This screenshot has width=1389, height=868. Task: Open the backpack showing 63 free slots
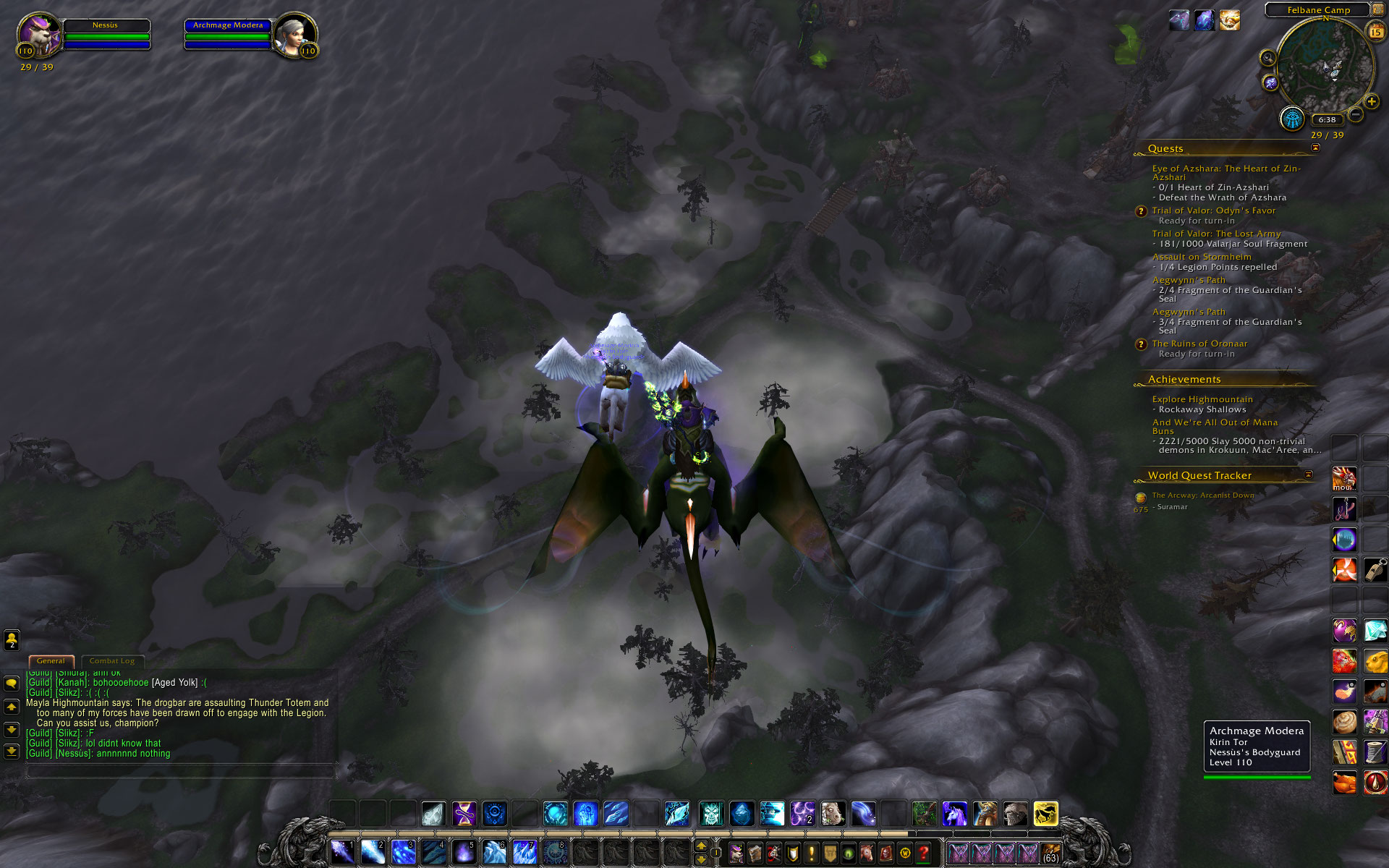coord(1050,854)
